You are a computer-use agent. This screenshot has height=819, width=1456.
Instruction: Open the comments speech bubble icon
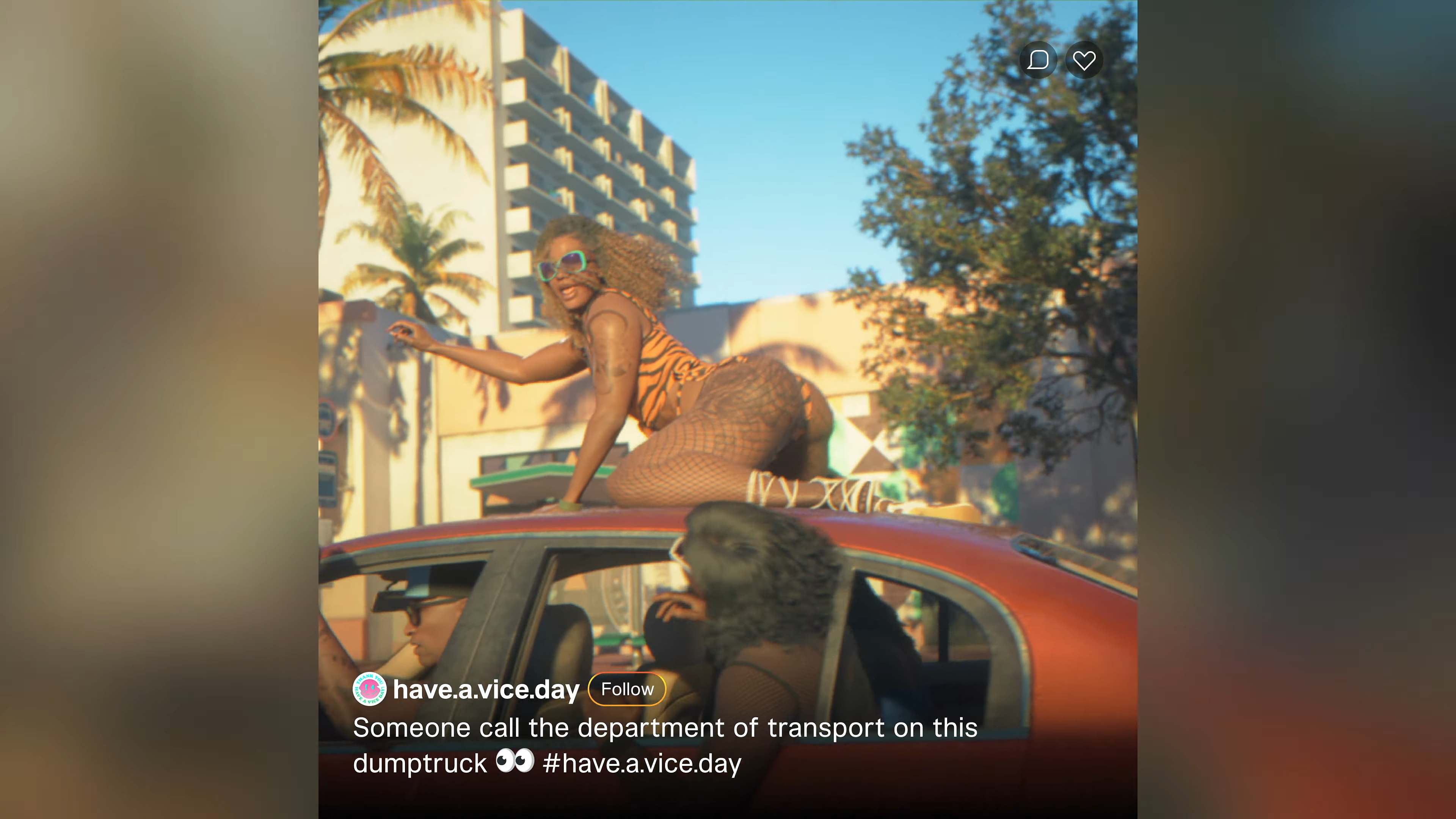[x=1038, y=60]
